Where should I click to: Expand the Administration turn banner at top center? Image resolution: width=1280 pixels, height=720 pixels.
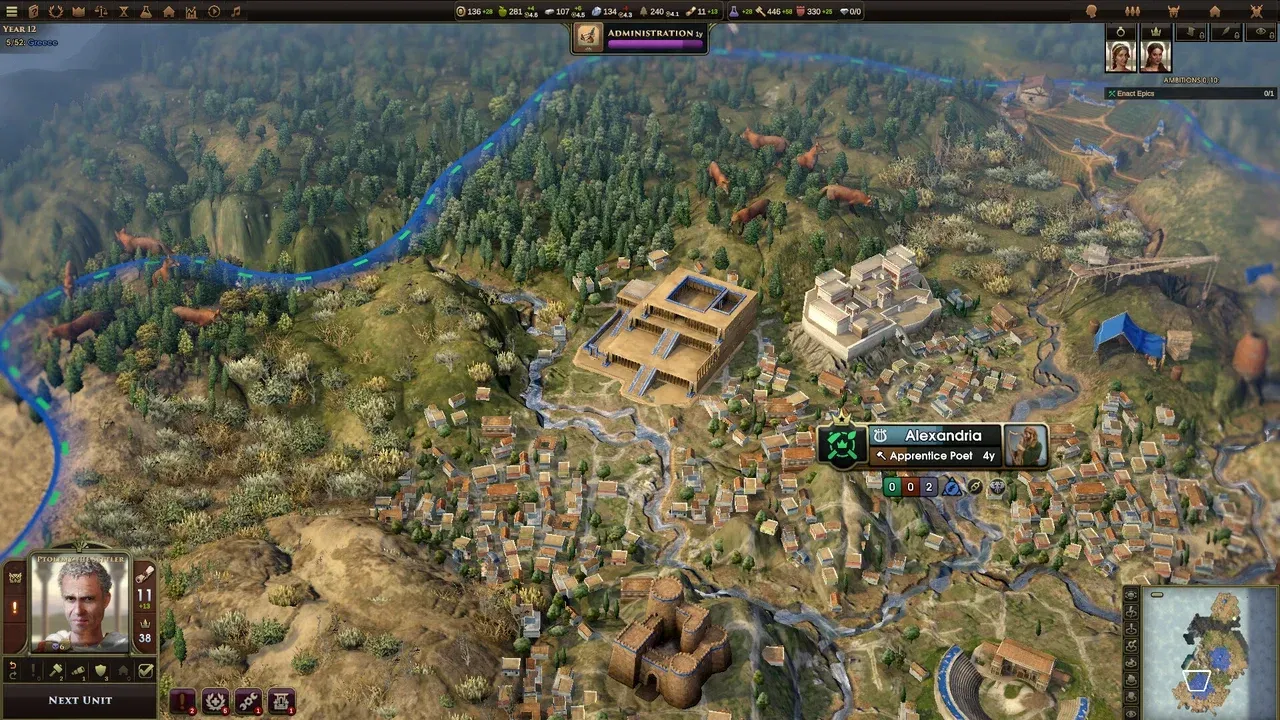(x=640, y=36)
